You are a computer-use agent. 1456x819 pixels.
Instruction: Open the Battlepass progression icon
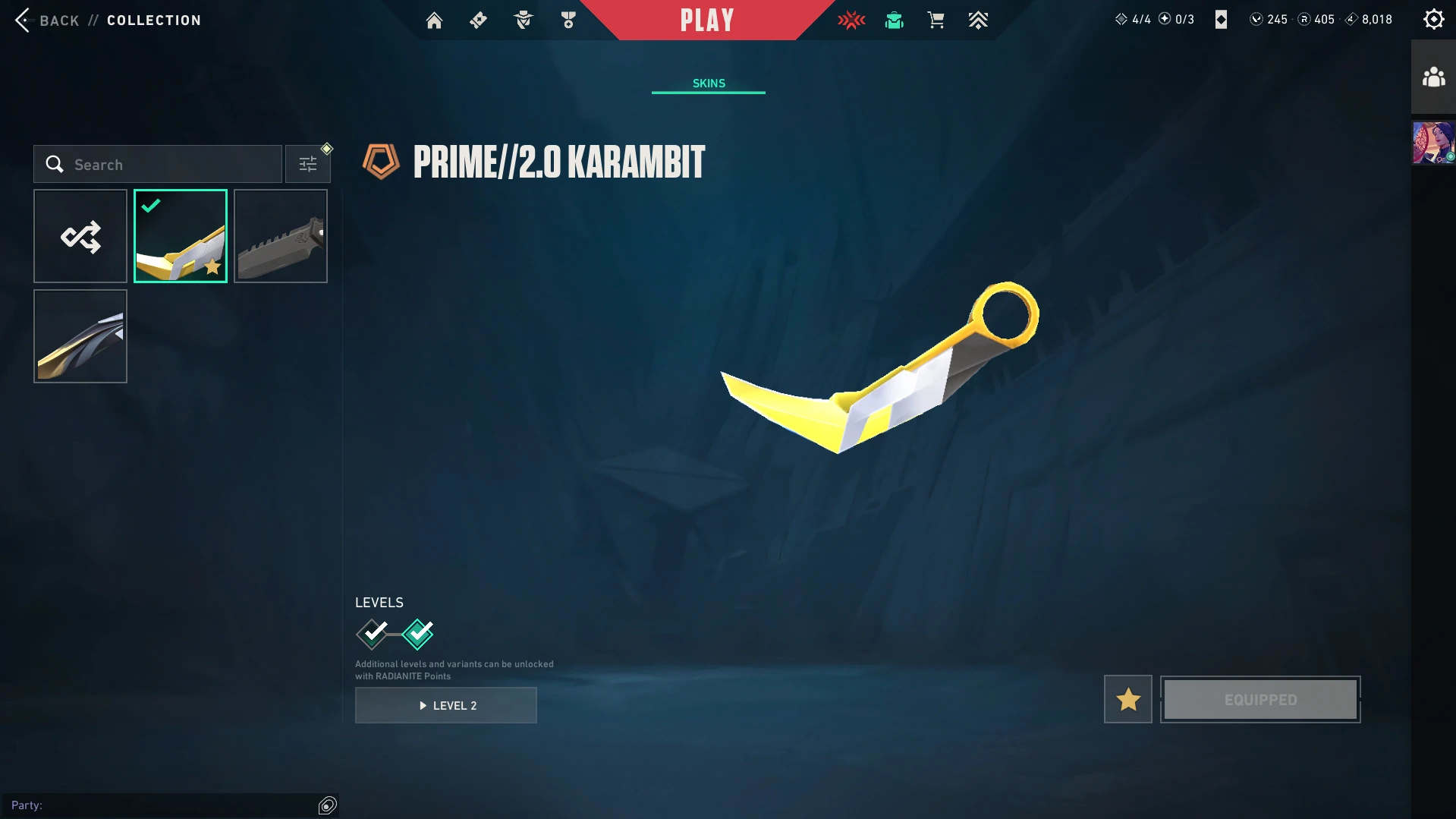[978, 20]
